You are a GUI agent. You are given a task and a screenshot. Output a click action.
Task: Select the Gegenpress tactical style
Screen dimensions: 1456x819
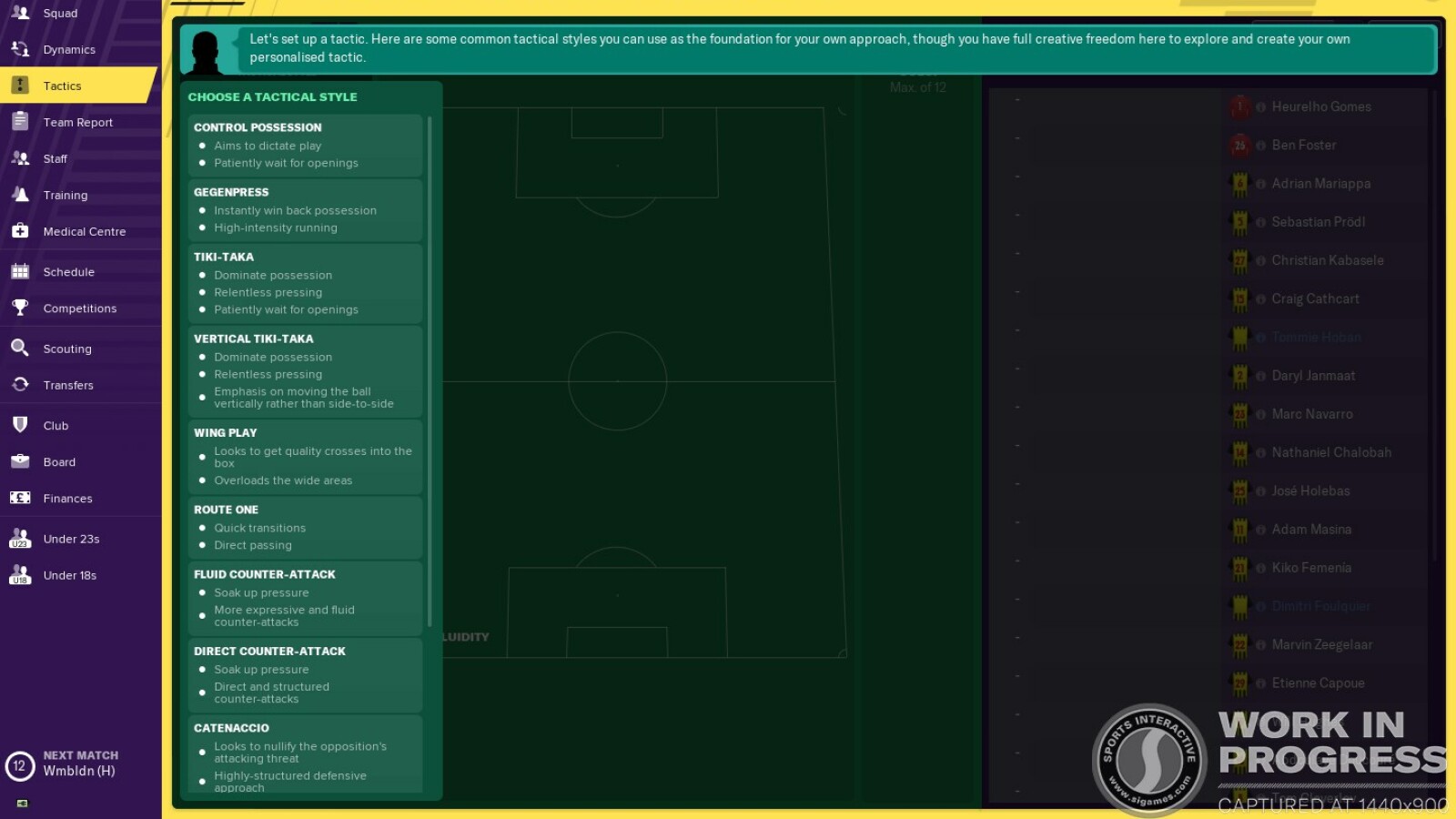[305, 209]
